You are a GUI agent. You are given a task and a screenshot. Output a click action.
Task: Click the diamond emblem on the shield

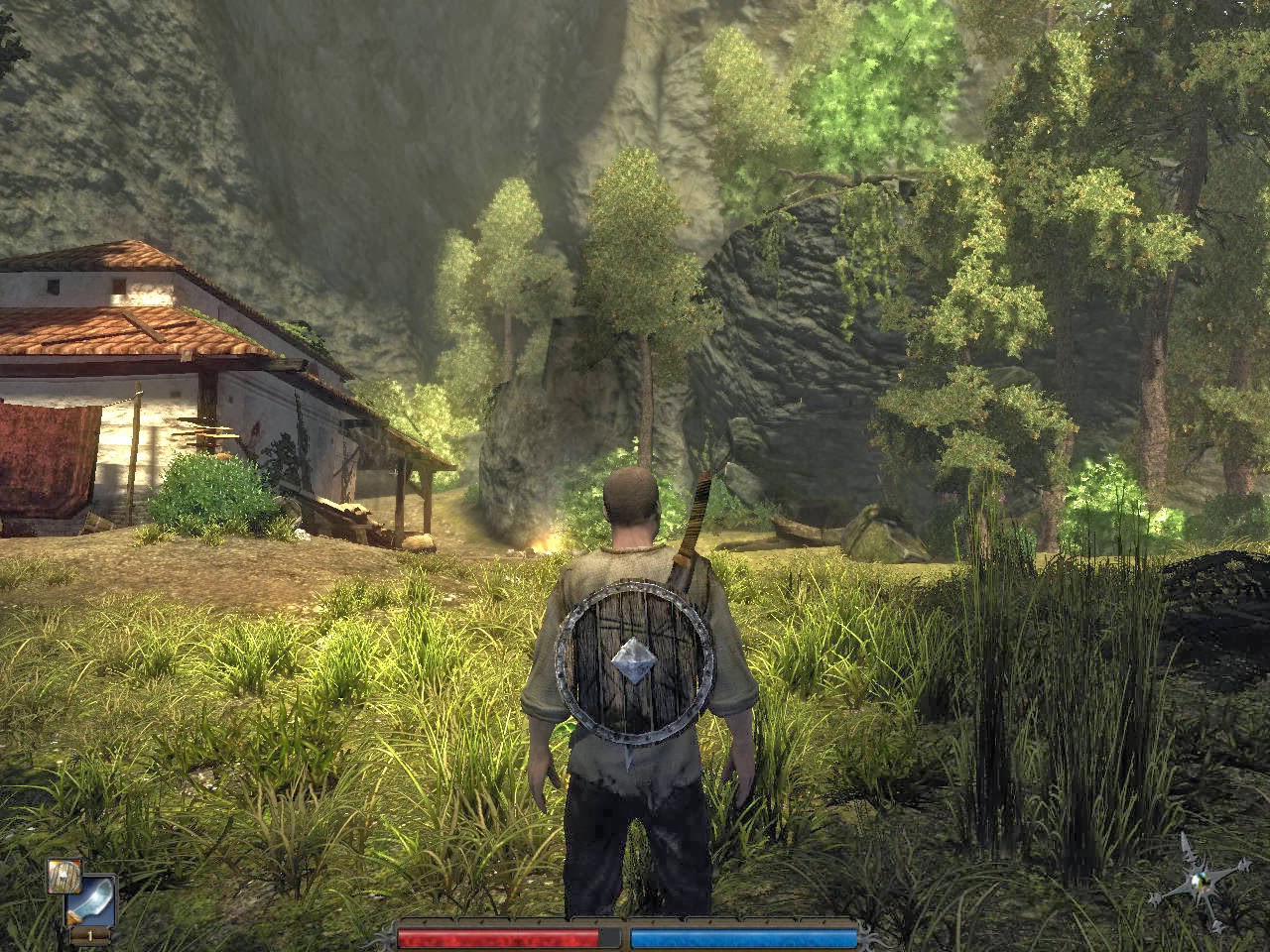pyautogui.click(x=636, y=660)
